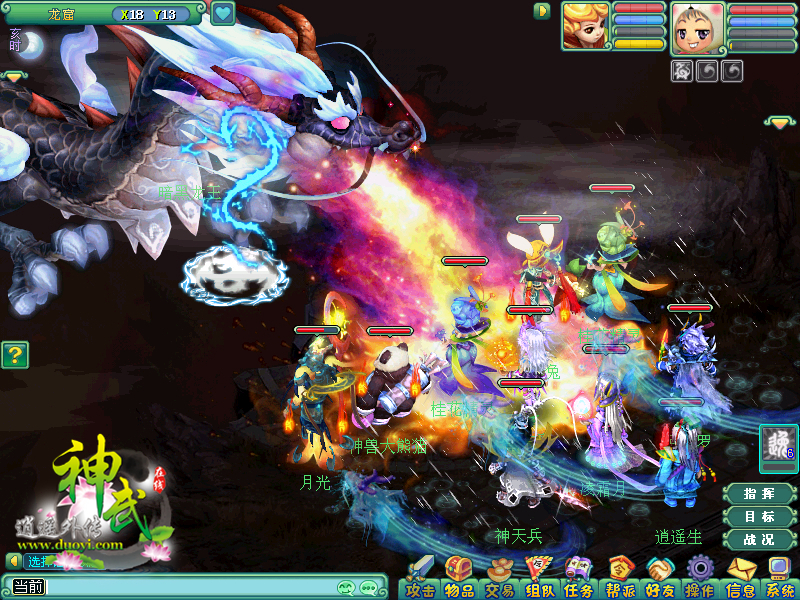Click the heart icon beside the coordinates
Viewport: 800px width, 600px height.
[x=223, y=14]
